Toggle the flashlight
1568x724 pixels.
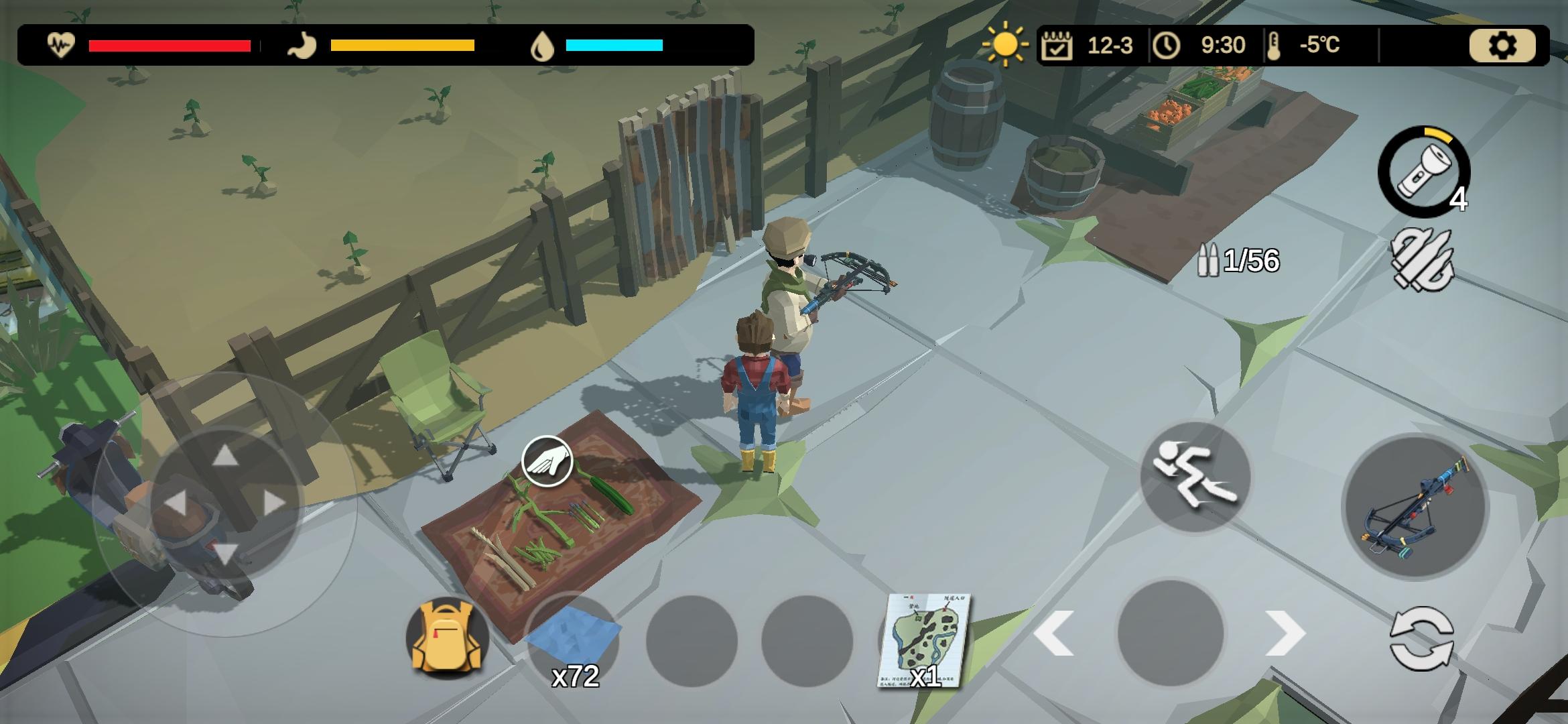pos(1423,172)
